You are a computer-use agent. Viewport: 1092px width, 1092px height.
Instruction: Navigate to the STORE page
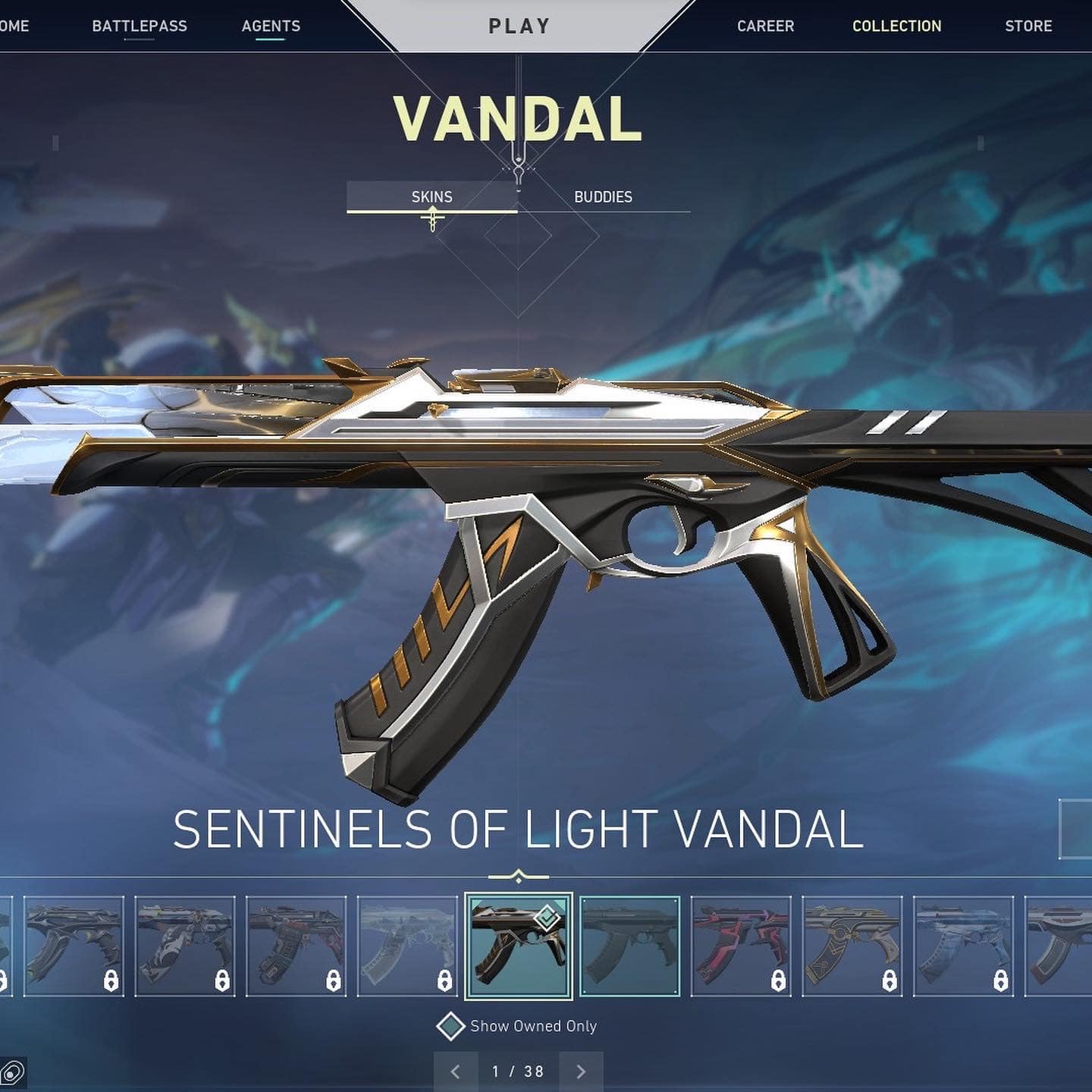coord(1028,26)
